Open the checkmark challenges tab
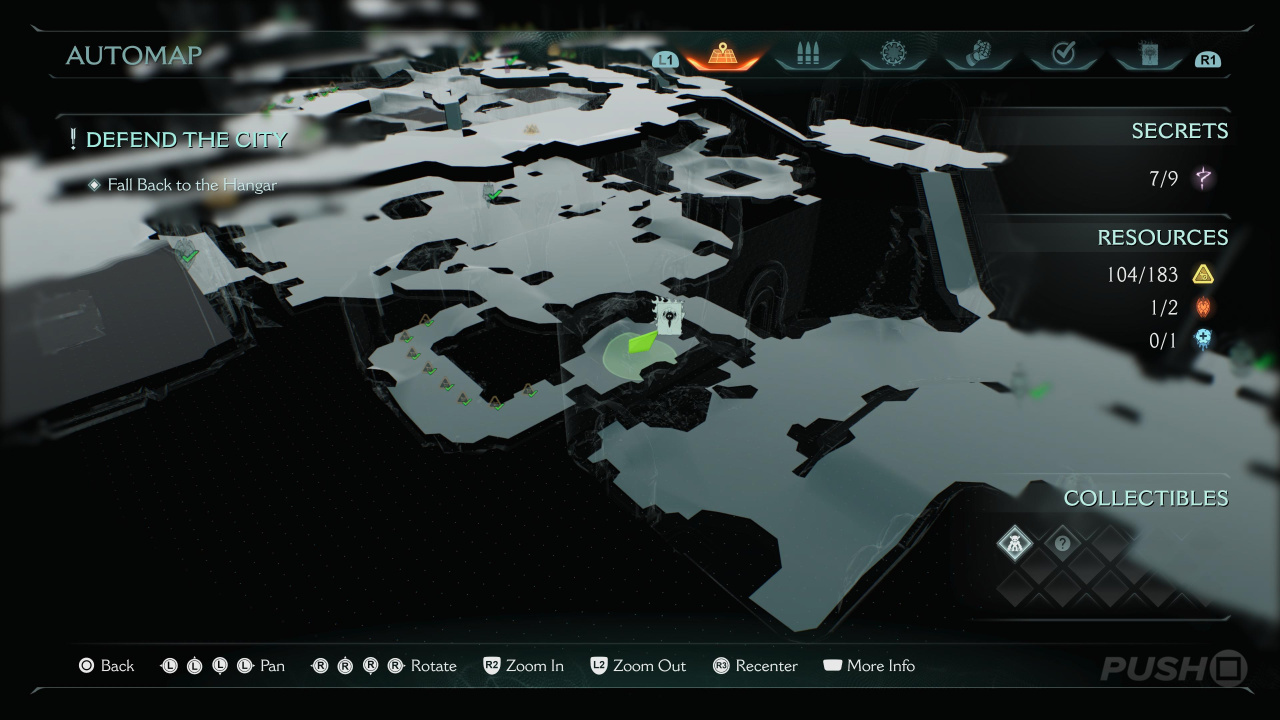The height and width of the screenshot is (720, 1280). 1063,54
